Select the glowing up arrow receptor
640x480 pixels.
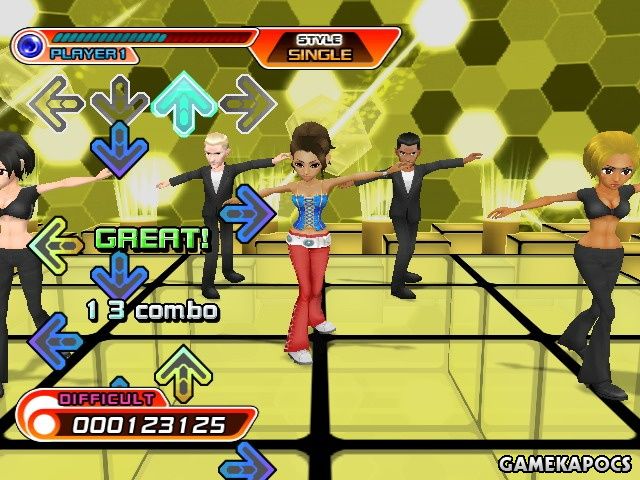pos(183,102)
